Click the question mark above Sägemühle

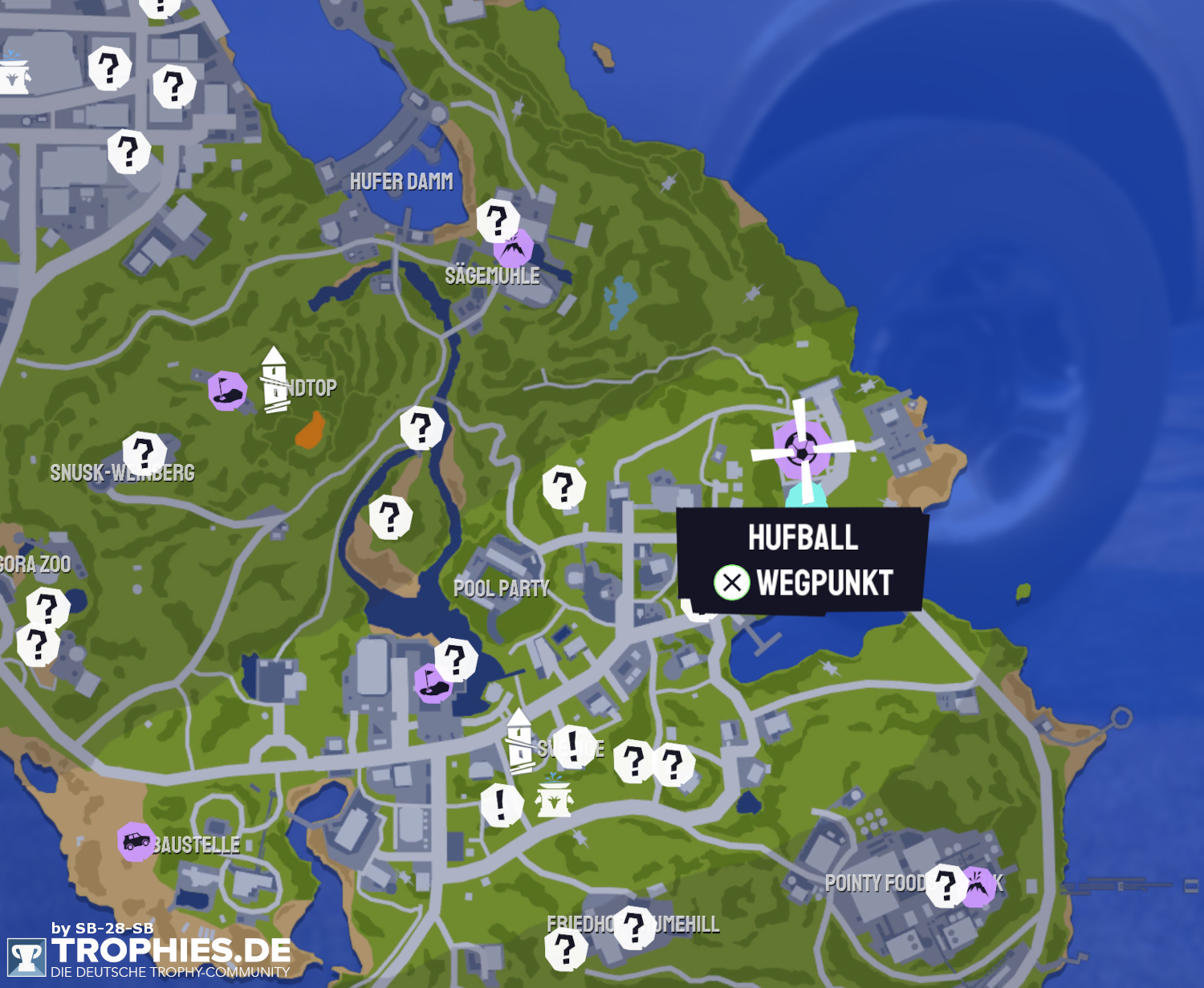tap(498, 221)
